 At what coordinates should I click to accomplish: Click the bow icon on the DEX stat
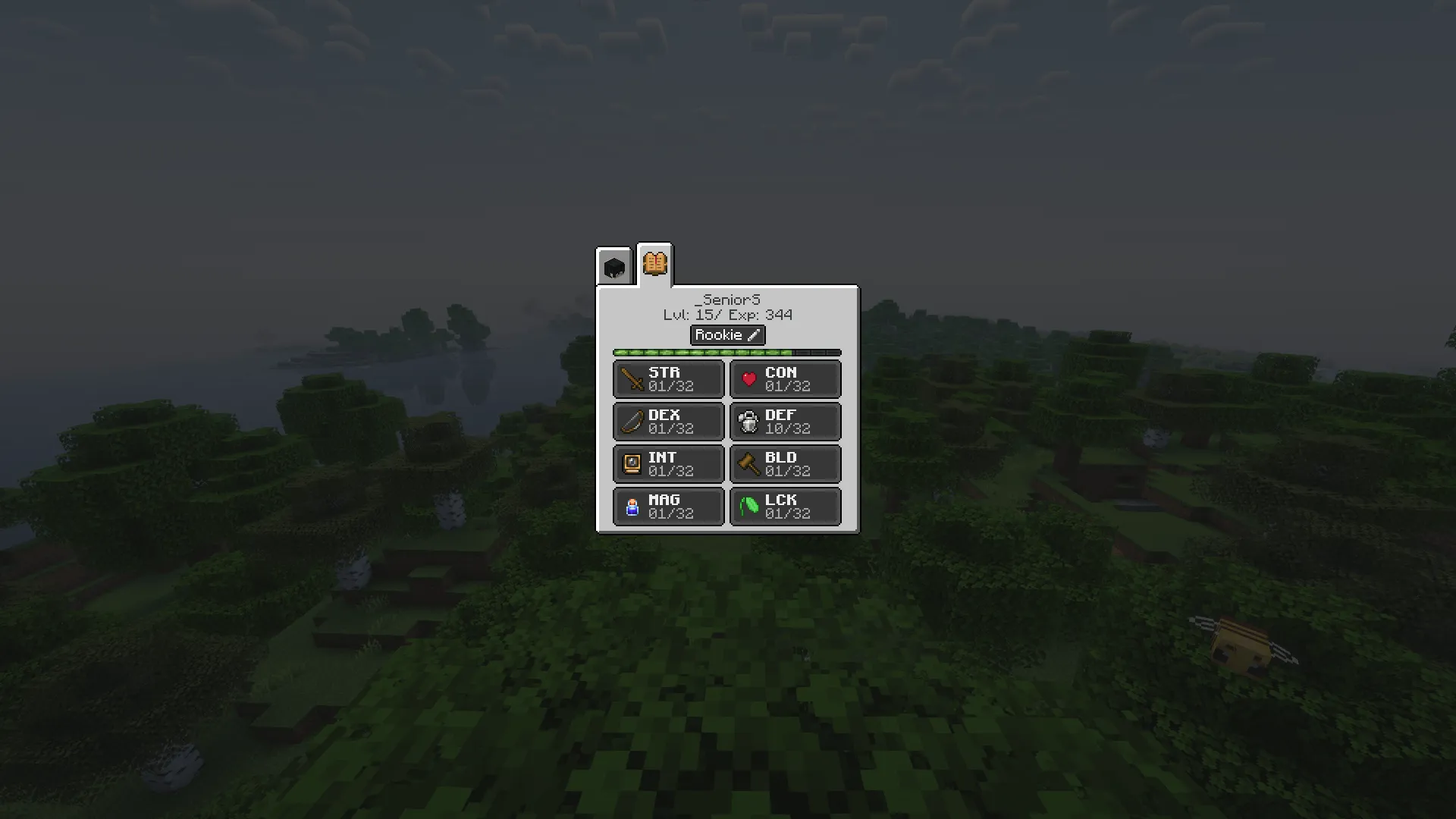[x=631, y=422]
